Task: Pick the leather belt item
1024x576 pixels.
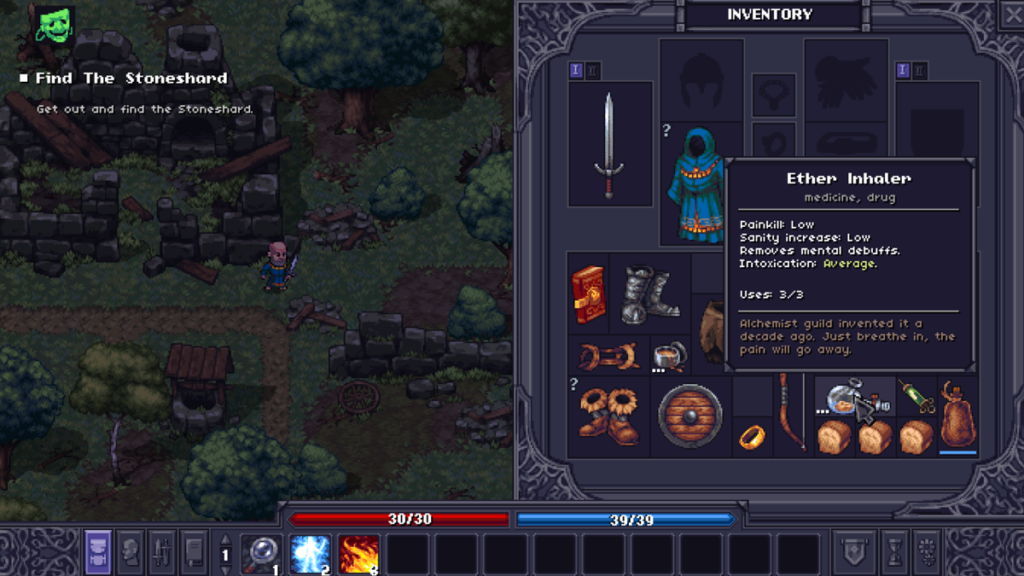Action: [x=609, y=356]
